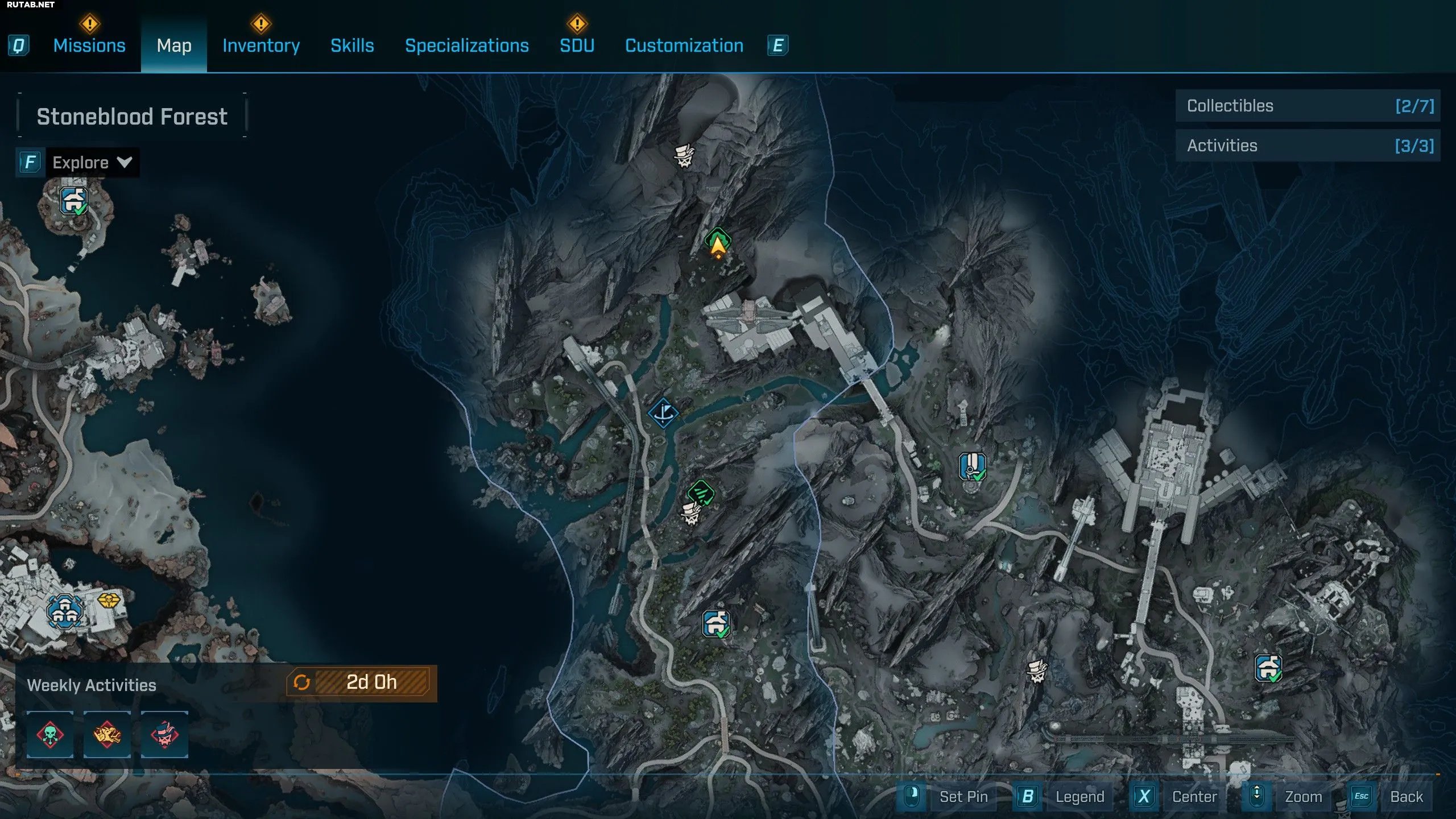Go to the Skills tab
The width and height of the screenshot is (1456, 819).
coord(352,45)
